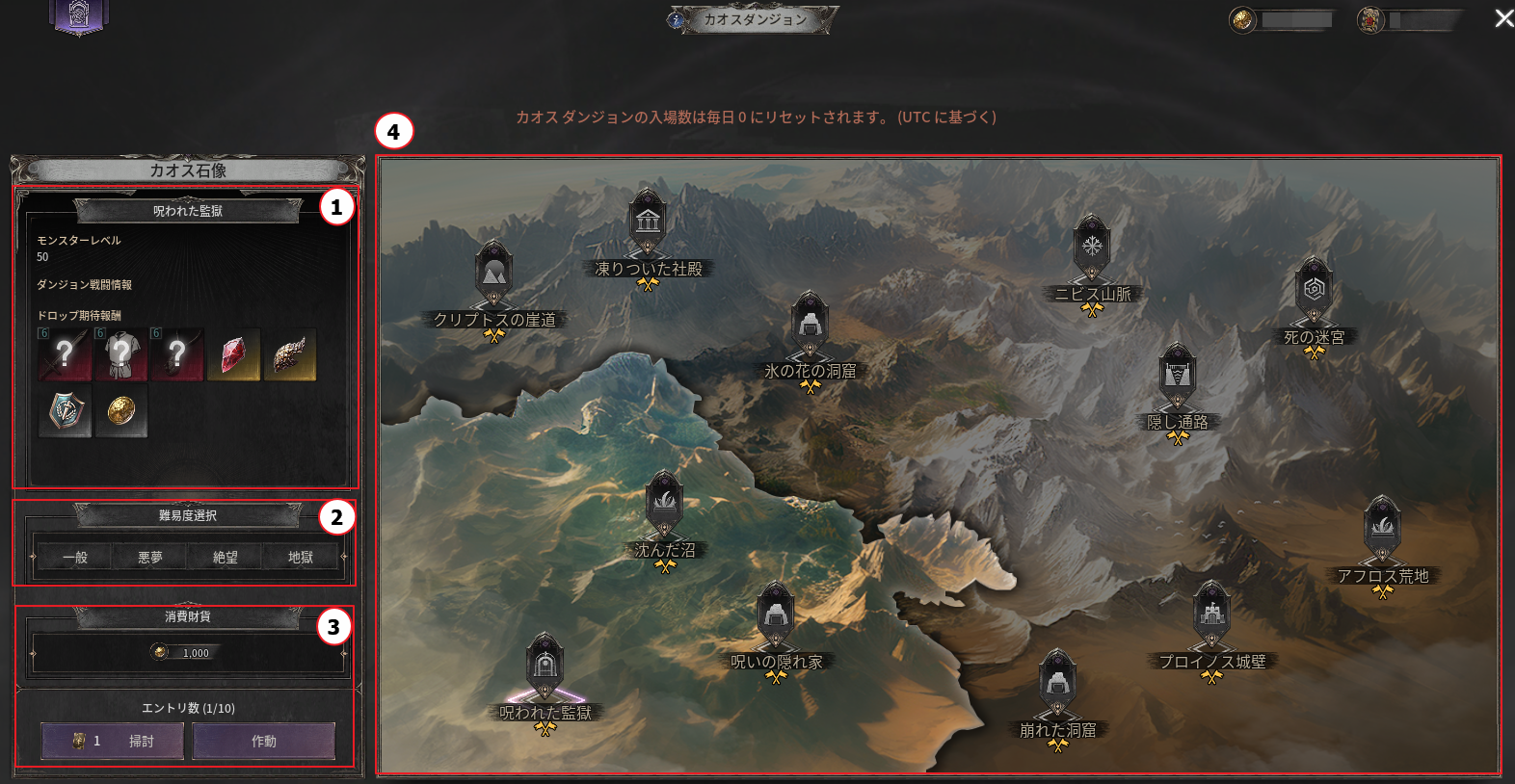Inspect the red gem reward icon
This screenshot has height=784, width=1515.
233,354
